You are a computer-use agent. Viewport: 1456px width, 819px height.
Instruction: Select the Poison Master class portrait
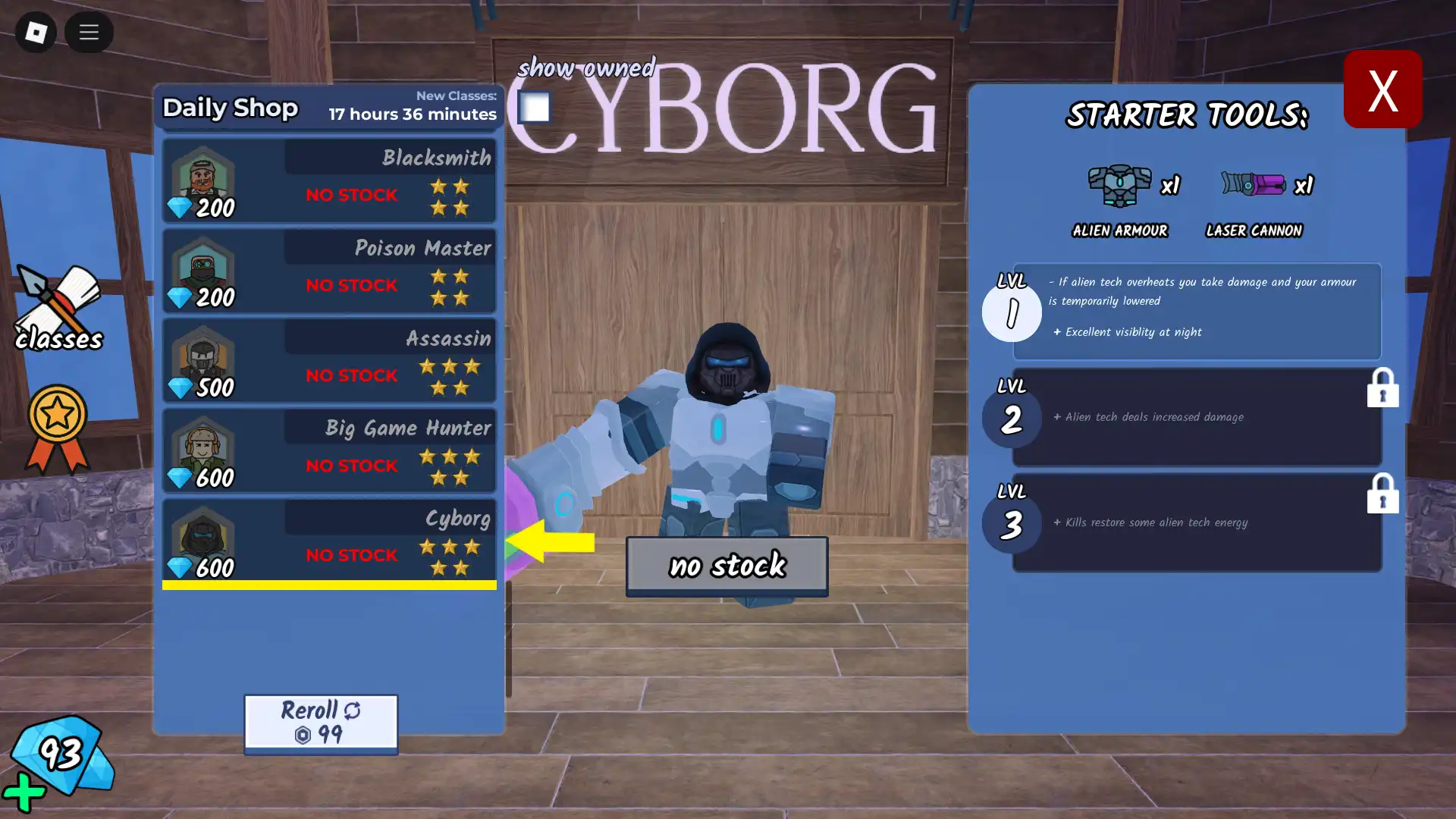202,267
